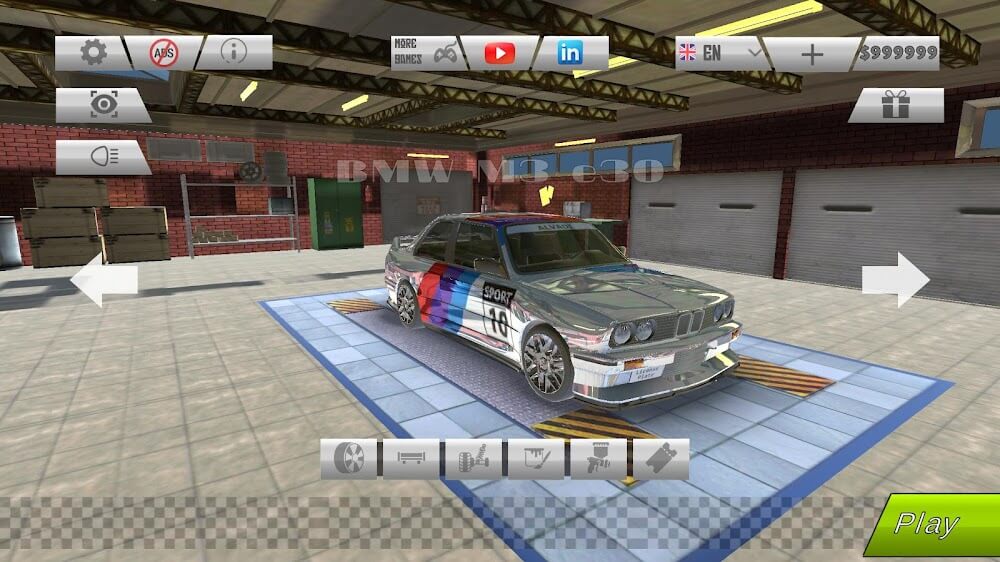Open the suspension tuning option

[x=472, y=459]
